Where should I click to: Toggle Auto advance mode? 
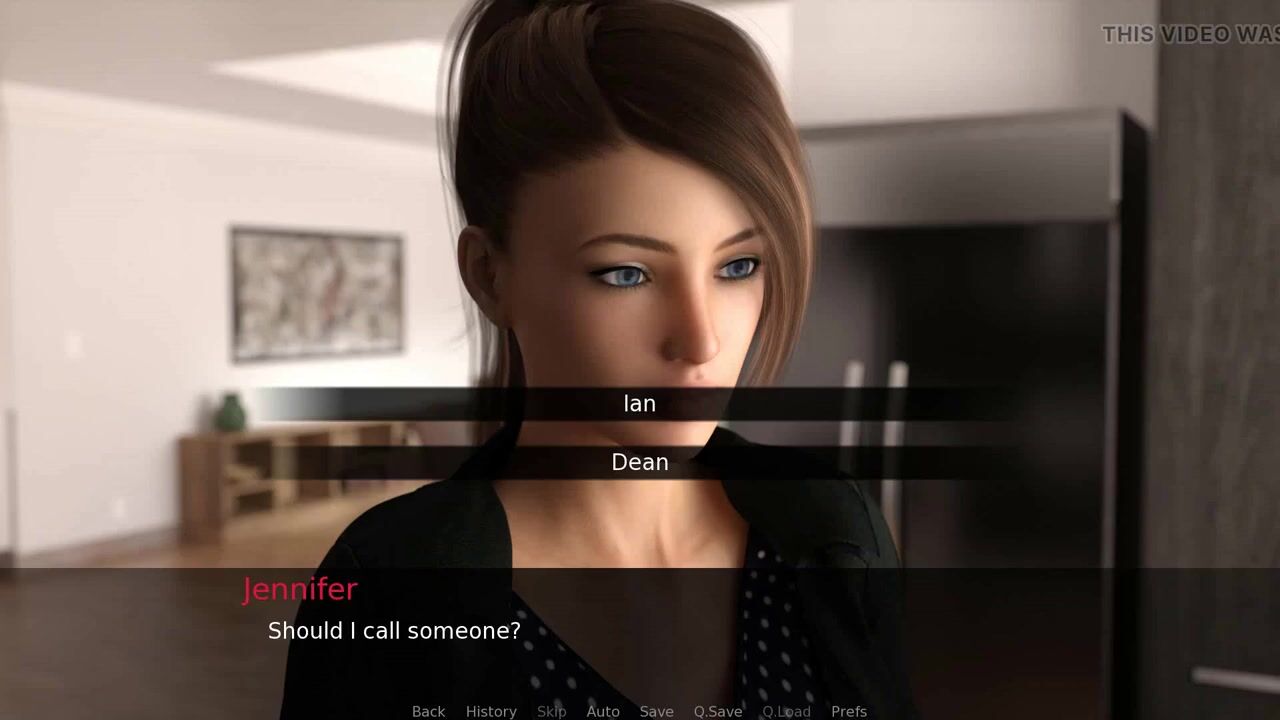[603, 711]
